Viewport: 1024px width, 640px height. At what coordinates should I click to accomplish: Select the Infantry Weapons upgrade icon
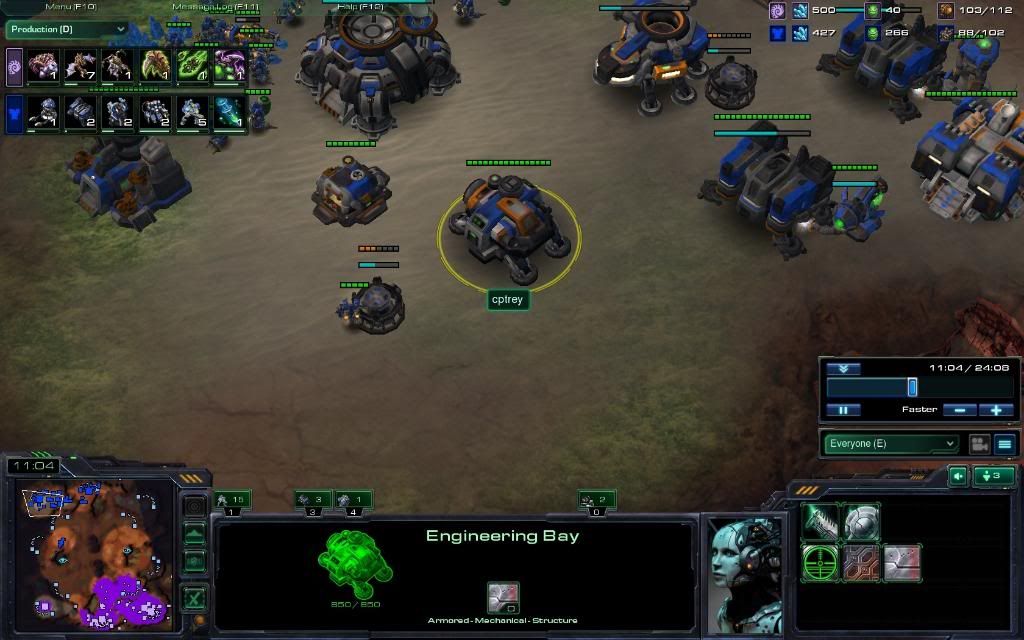click(x=820, y=522)
